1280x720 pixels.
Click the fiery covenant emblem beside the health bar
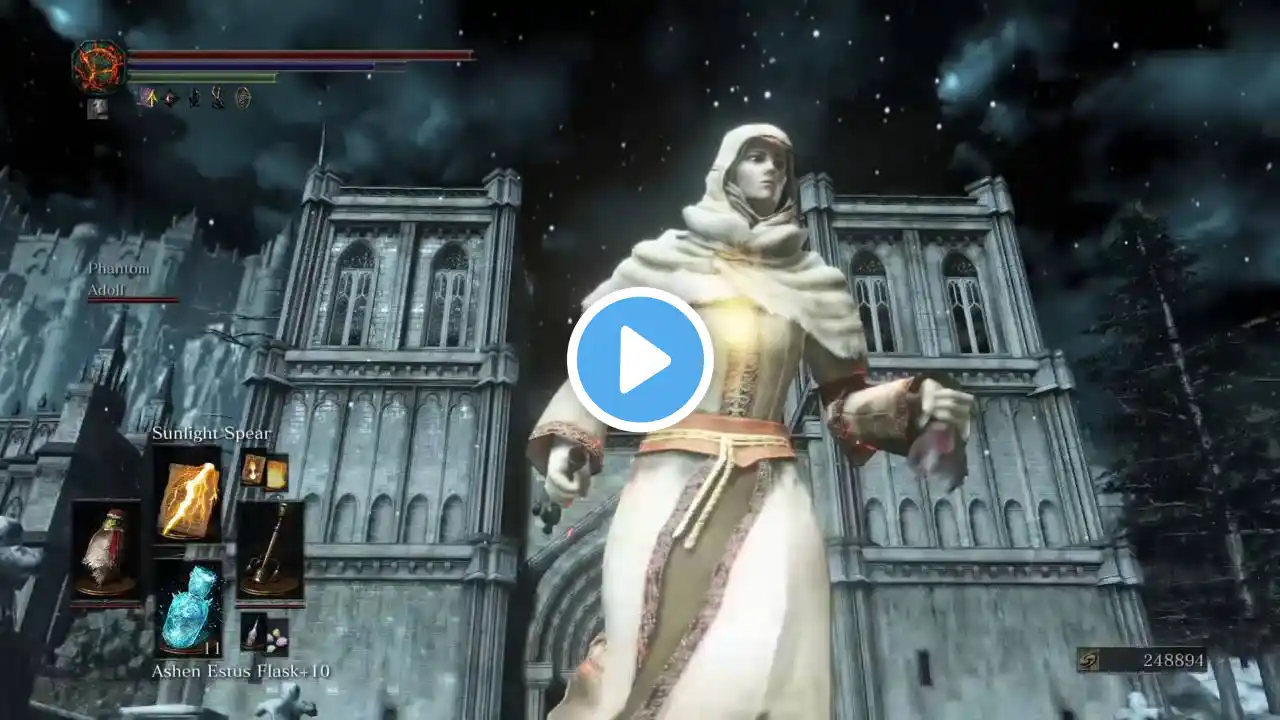98,66
